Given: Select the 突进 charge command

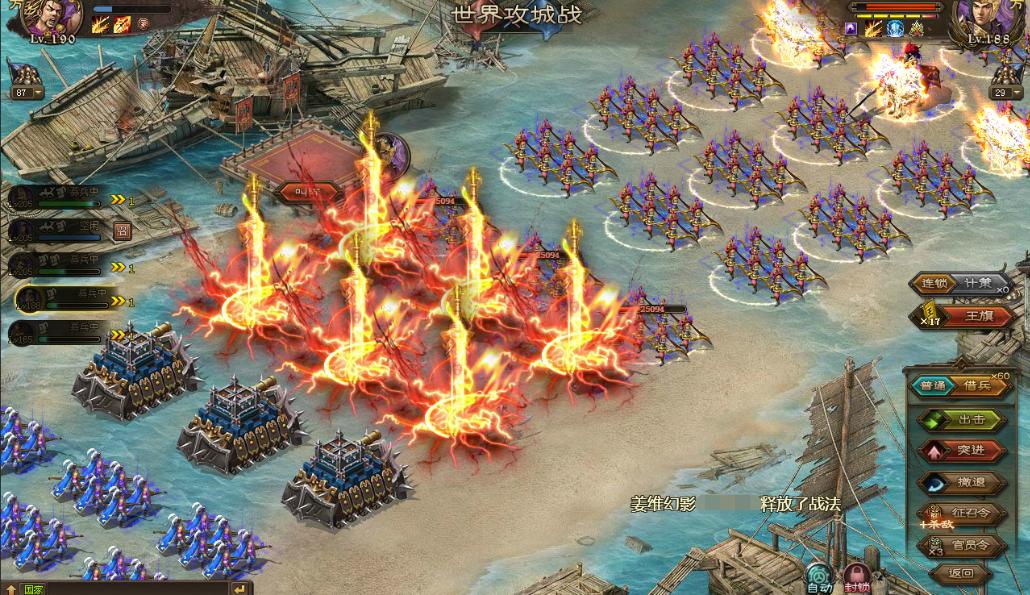Looking at the screenshot, I should point(962,450).
